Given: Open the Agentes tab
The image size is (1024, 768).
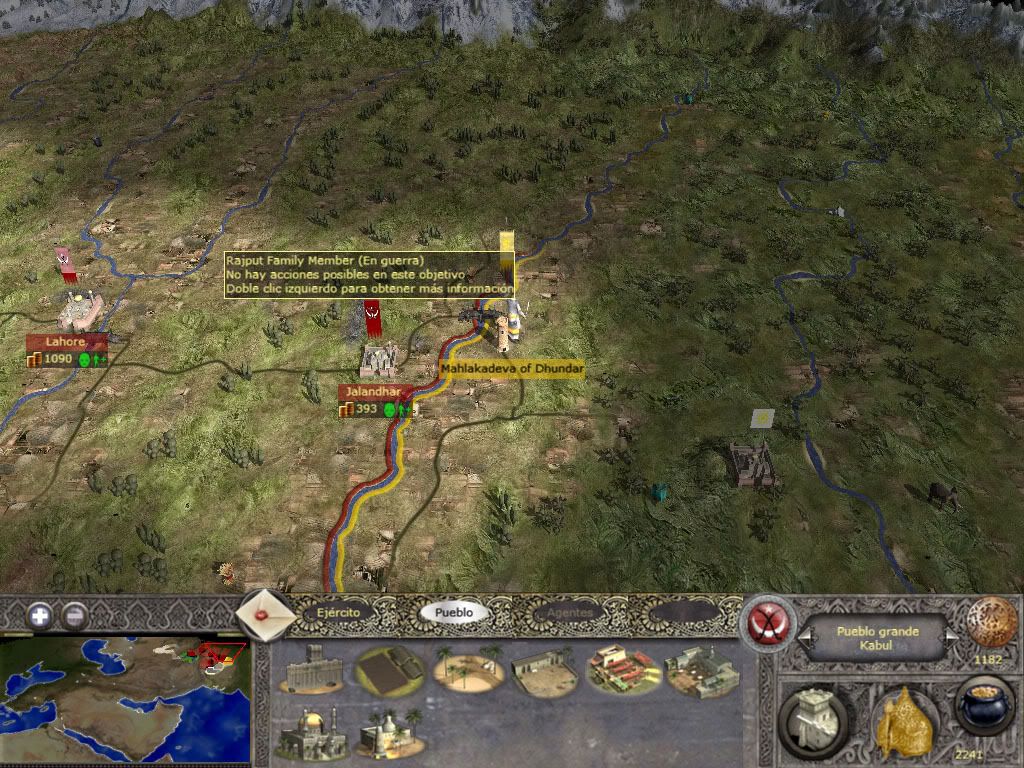Looking at the screenshot, I should pyautogui.click(x=569, y=612).
